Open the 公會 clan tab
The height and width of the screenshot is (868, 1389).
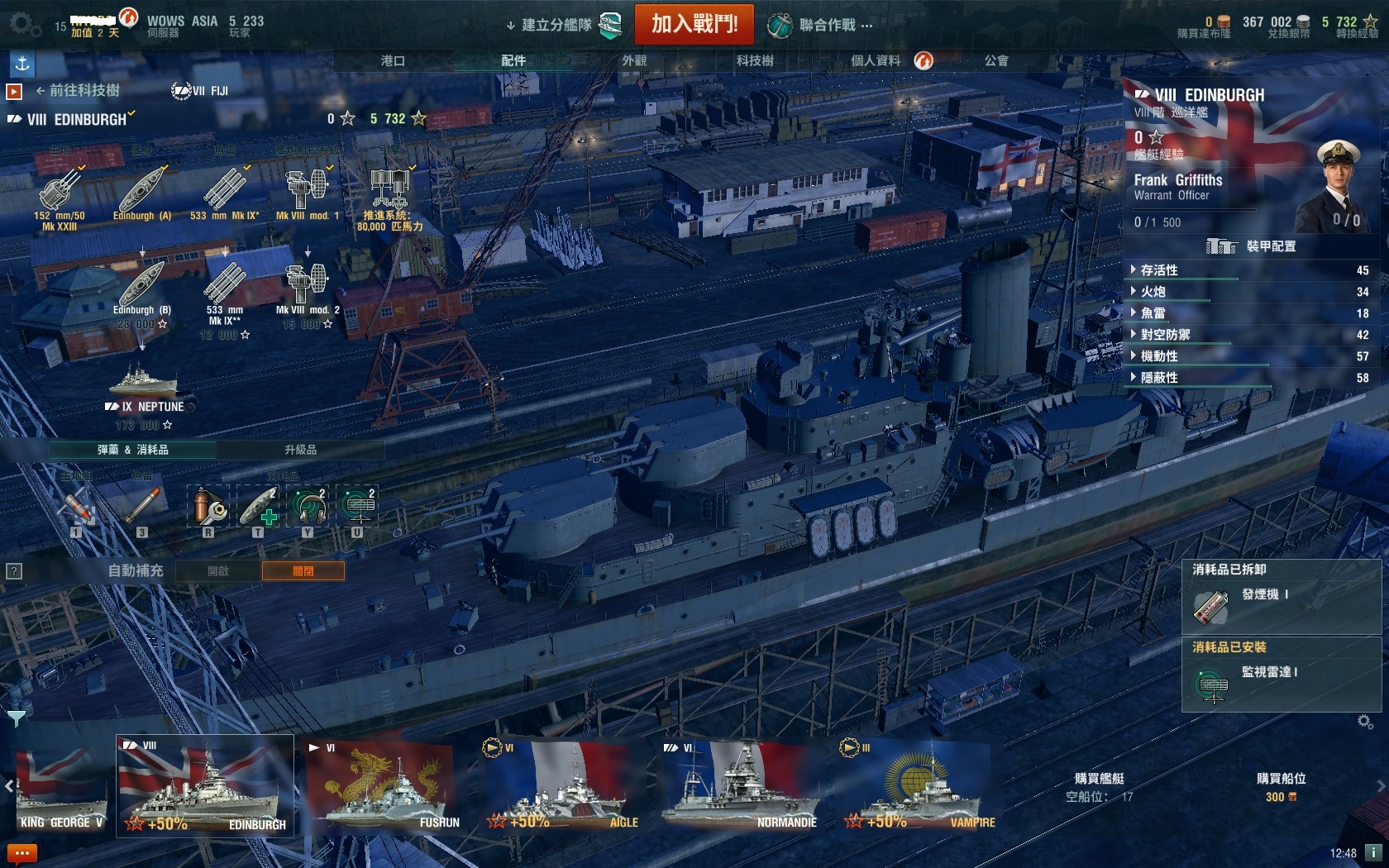(x=995, y=60)
